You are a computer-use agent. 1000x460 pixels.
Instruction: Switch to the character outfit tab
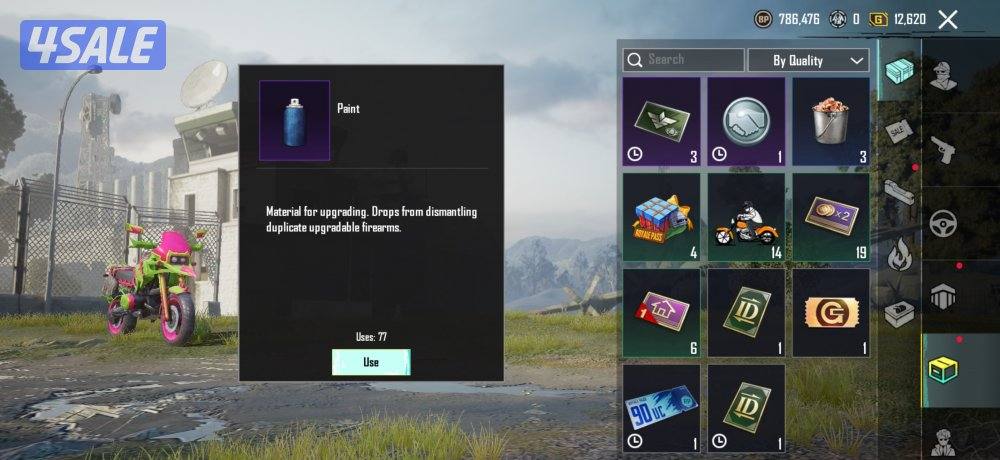(x=940, y=72)
